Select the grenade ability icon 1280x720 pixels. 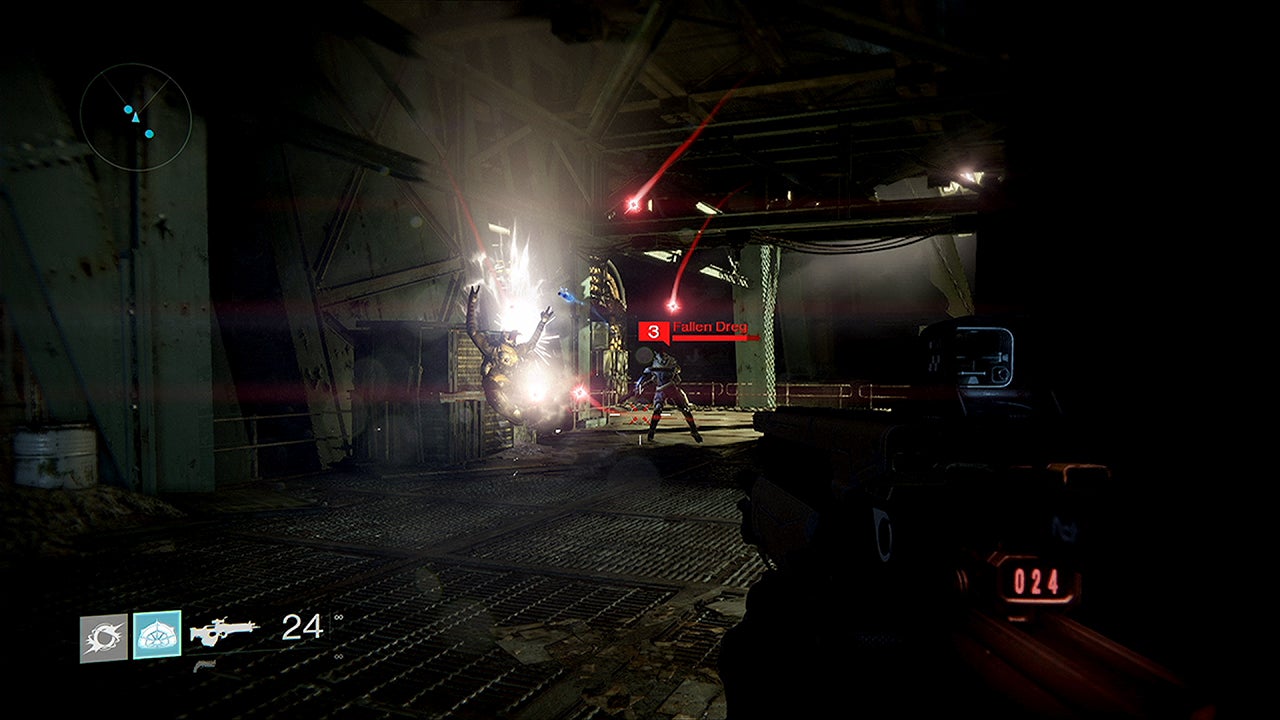click(x=104, y=638)
